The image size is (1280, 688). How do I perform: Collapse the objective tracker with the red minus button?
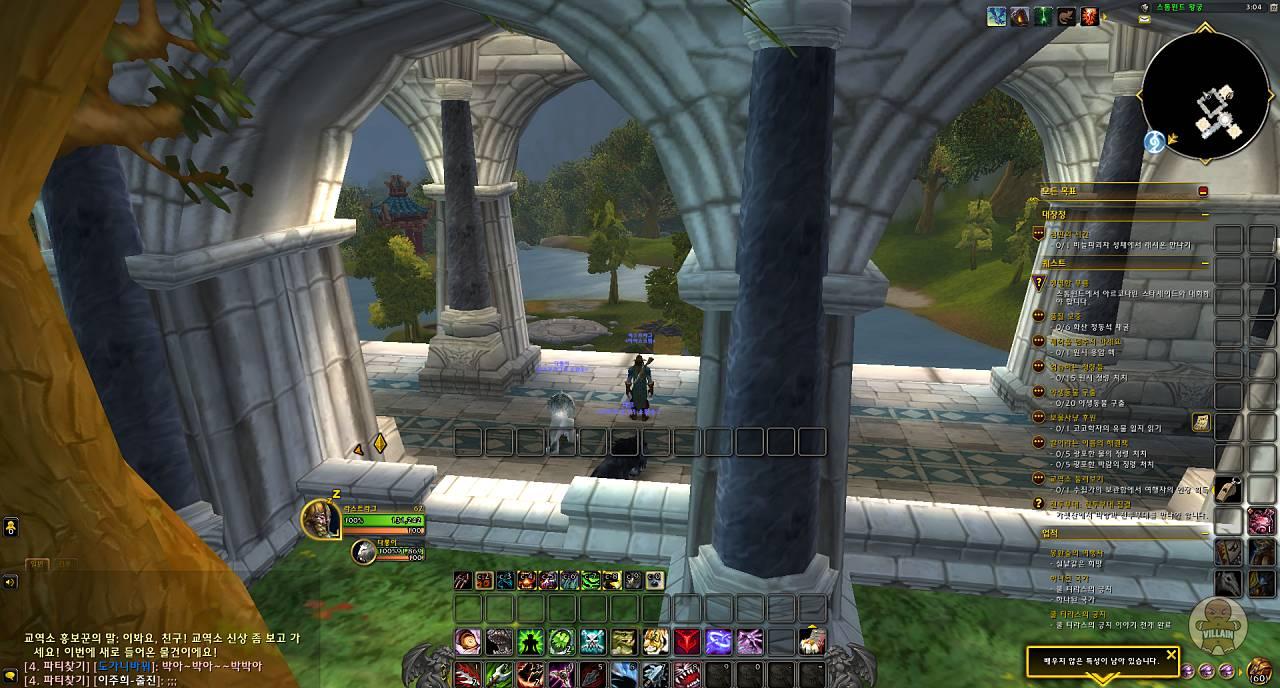click(x=1203, y=191)
